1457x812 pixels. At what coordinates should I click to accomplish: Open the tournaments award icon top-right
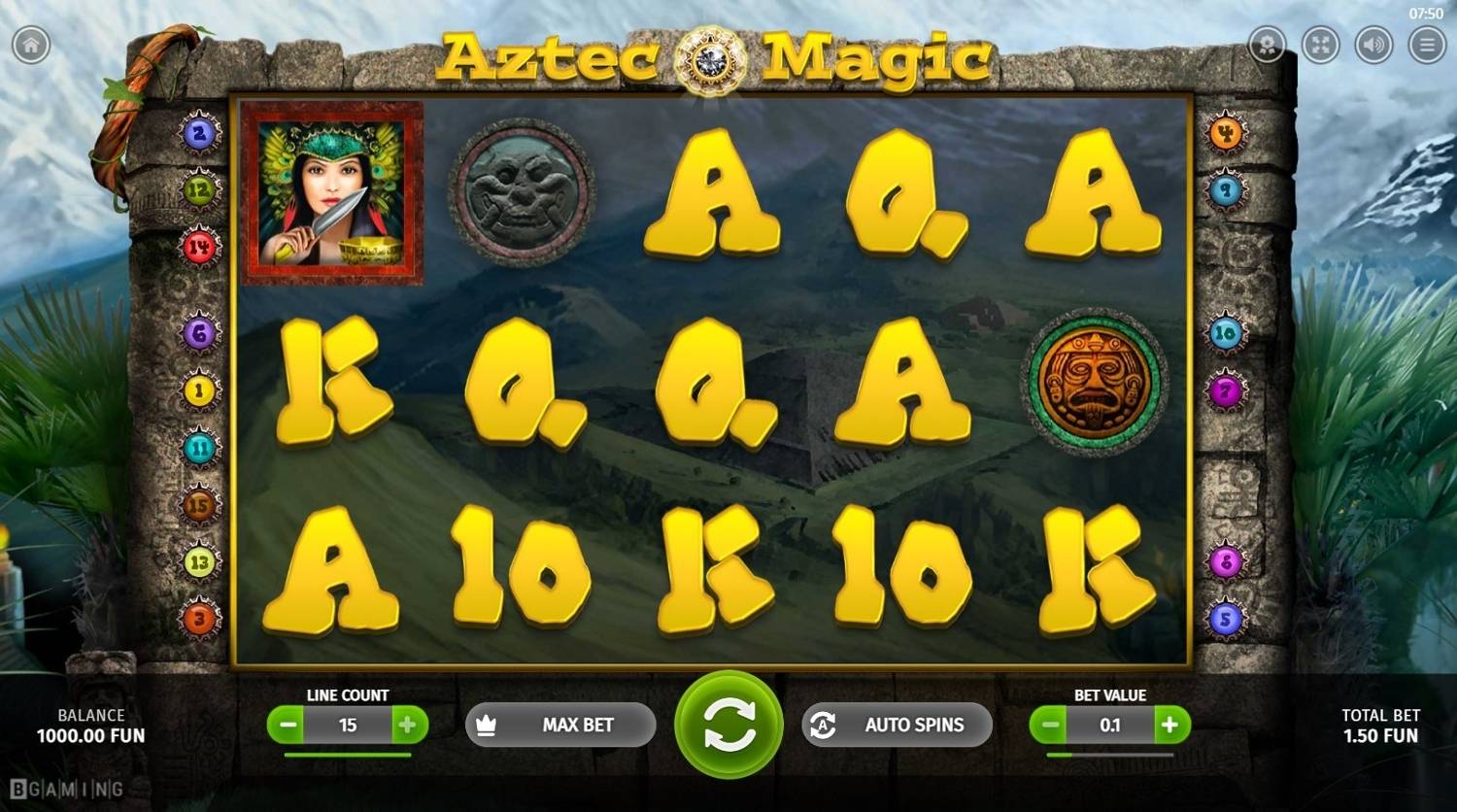1265,44
